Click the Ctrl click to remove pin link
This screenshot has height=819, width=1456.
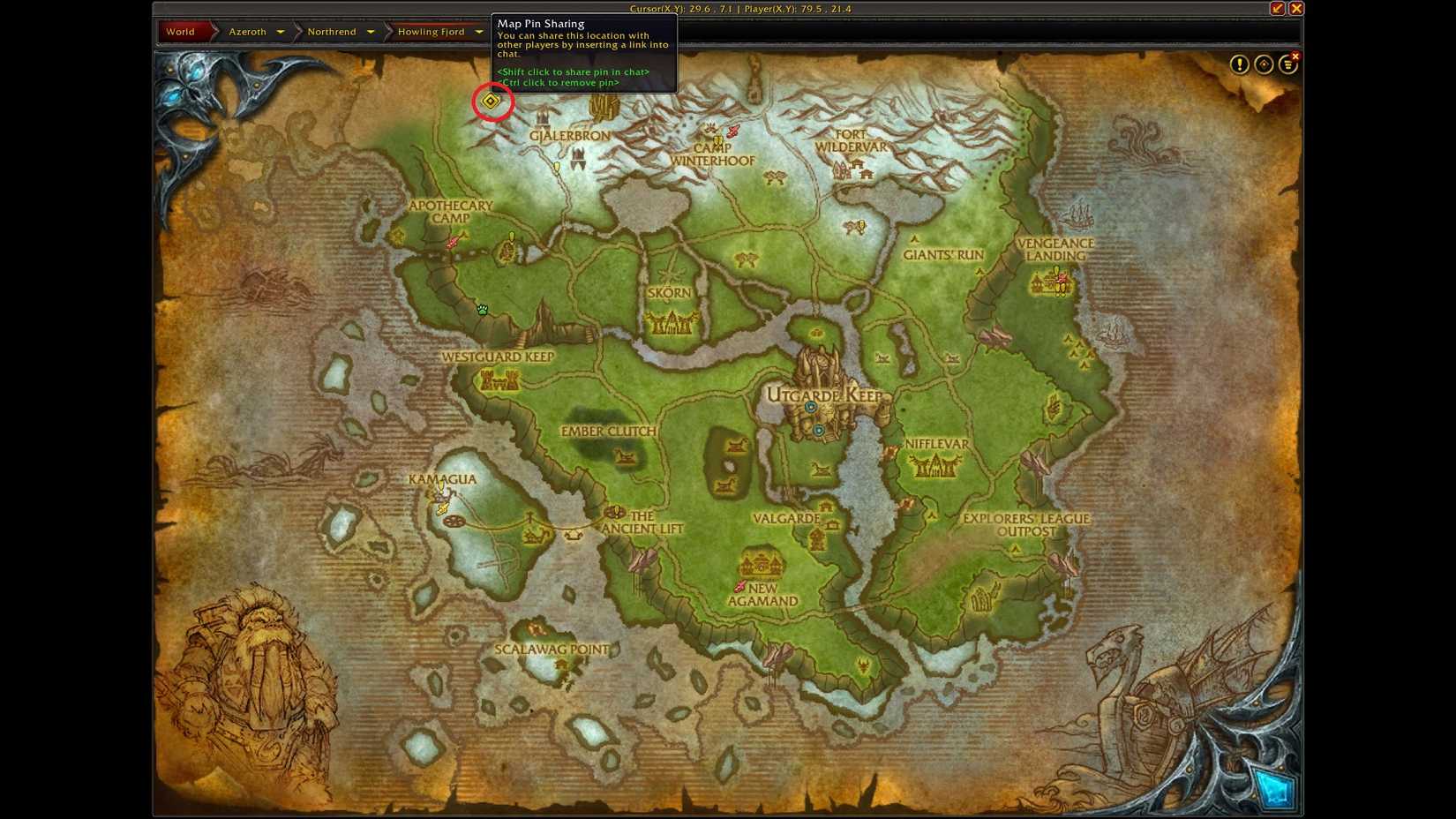click(x=558, y=81)
